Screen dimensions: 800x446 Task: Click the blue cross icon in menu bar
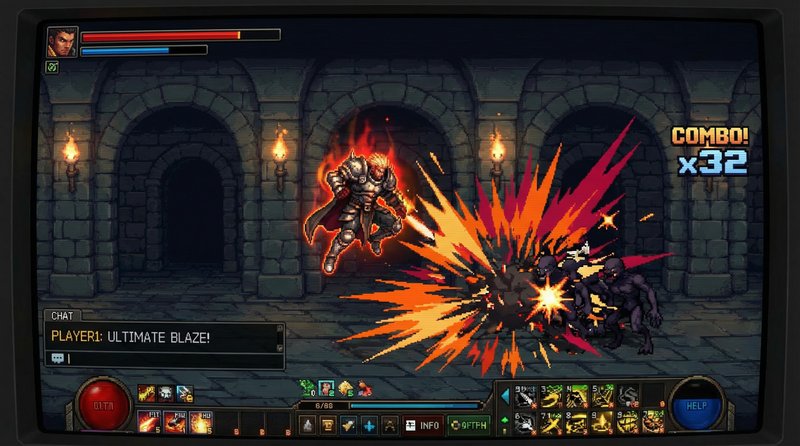click(370, 425)
